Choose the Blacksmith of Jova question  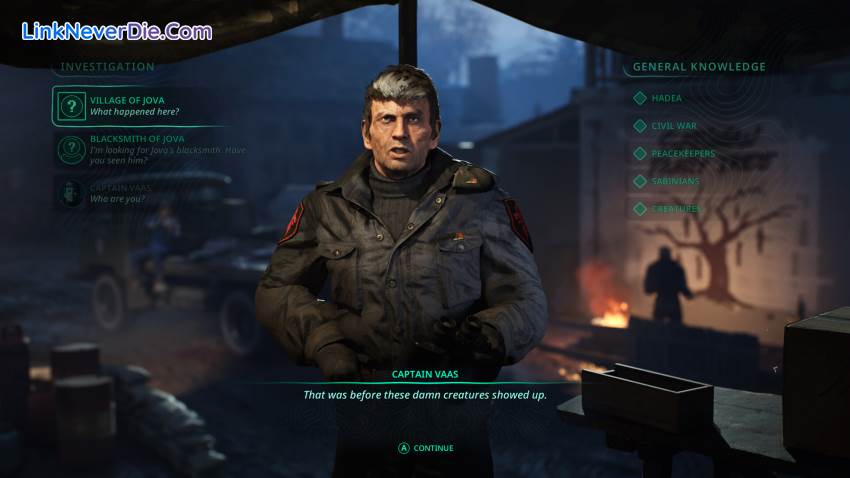point(150,149)
